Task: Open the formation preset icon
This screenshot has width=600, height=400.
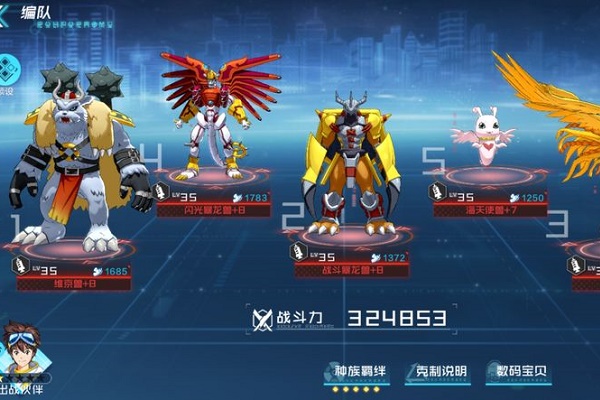Action: (9, 69)
